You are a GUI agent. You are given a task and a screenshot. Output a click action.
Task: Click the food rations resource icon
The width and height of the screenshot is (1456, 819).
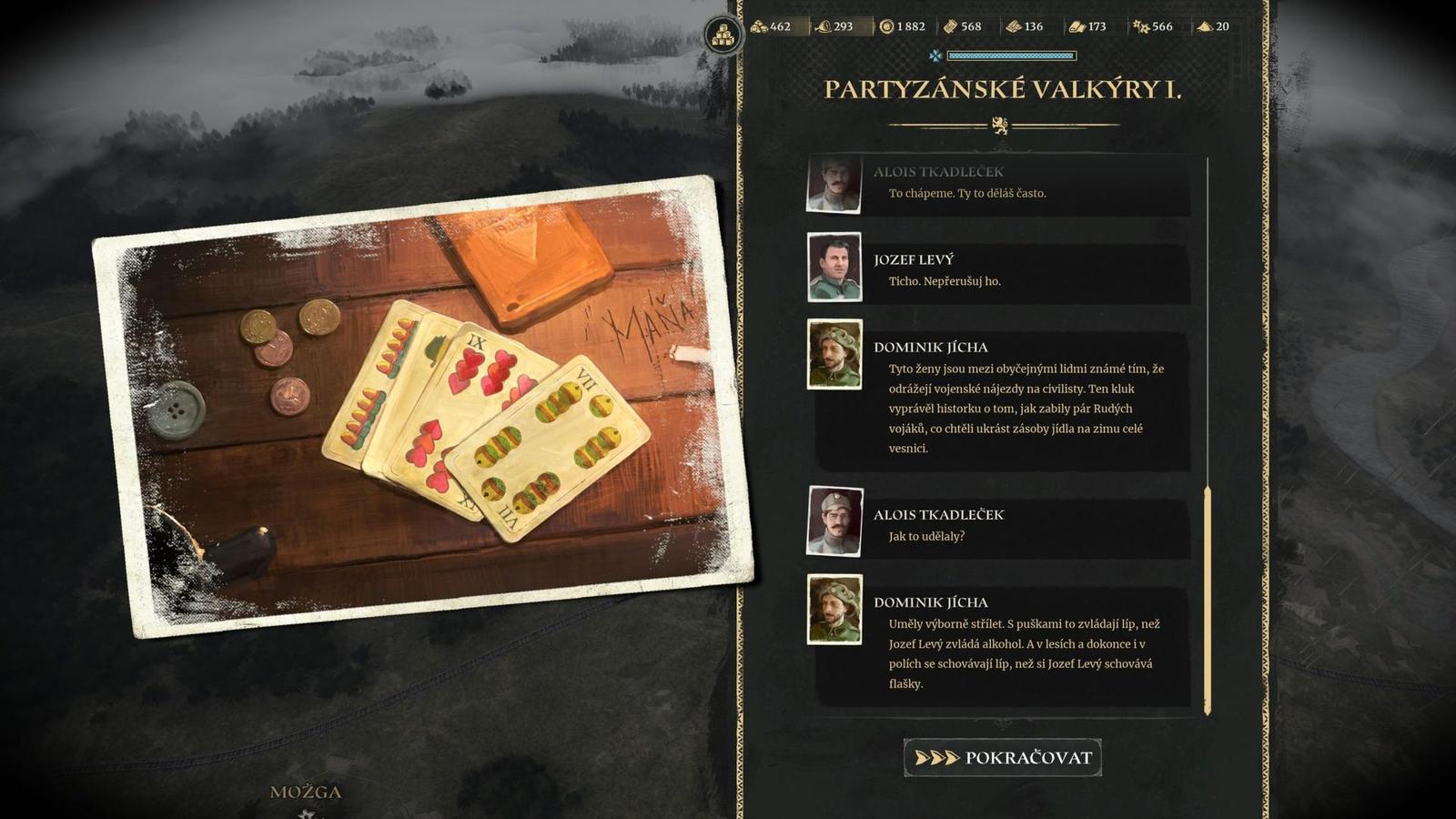[x=761, y=27]
